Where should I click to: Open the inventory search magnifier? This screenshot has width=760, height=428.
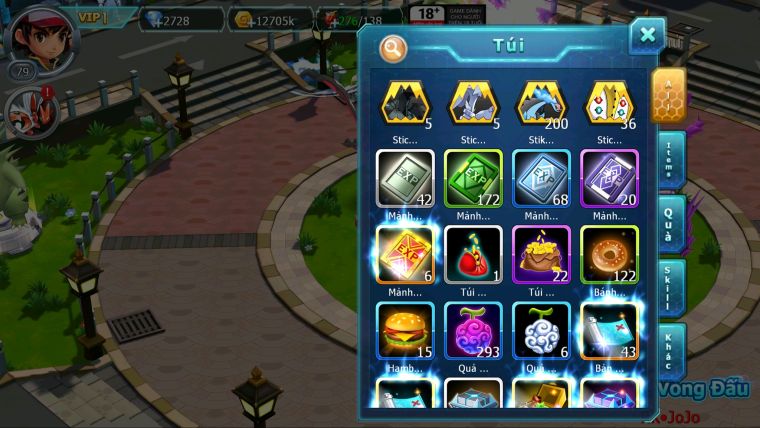click(393, 47)
